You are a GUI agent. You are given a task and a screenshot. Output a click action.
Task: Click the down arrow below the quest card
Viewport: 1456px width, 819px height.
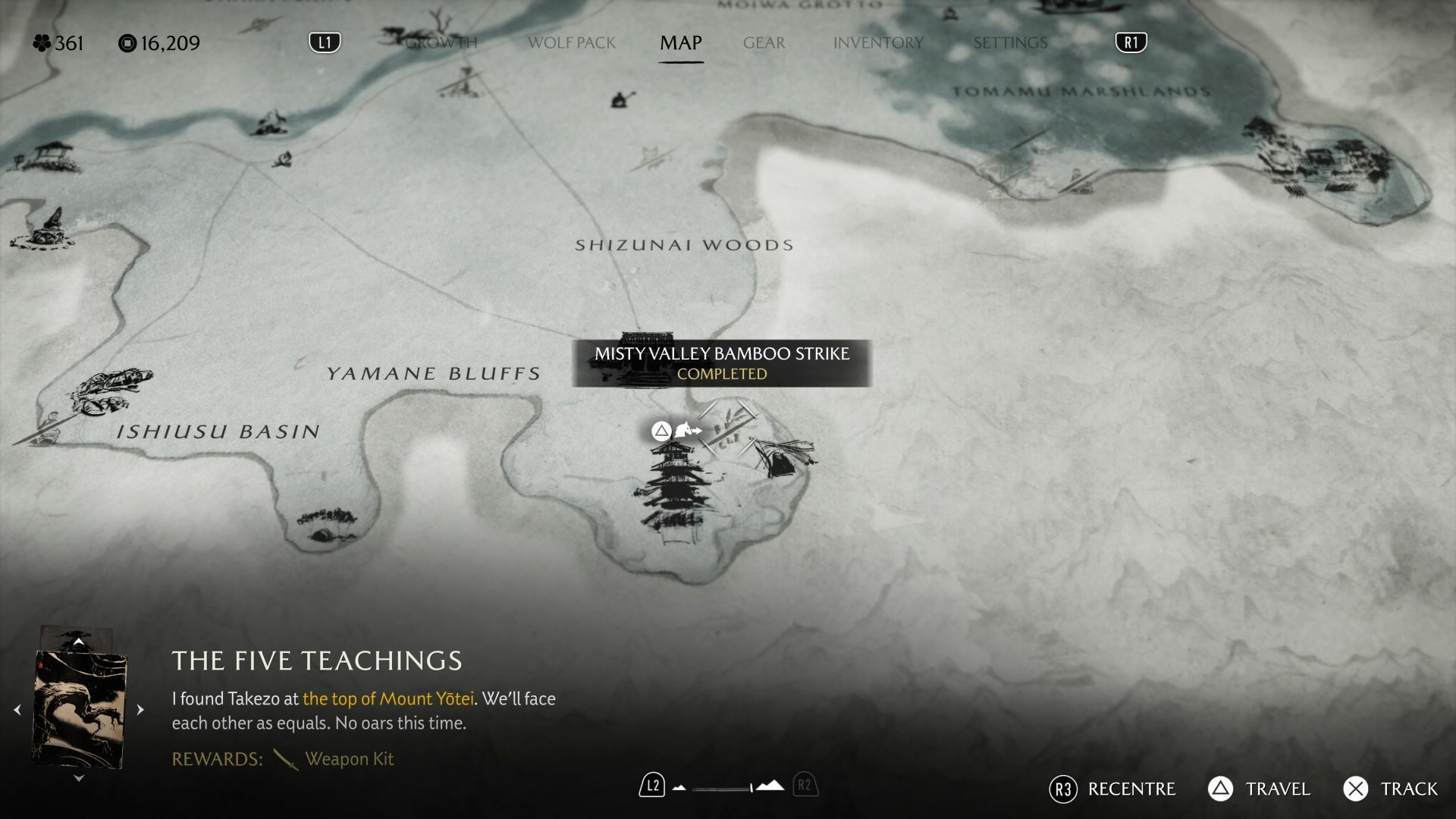(x=78, y=778)
